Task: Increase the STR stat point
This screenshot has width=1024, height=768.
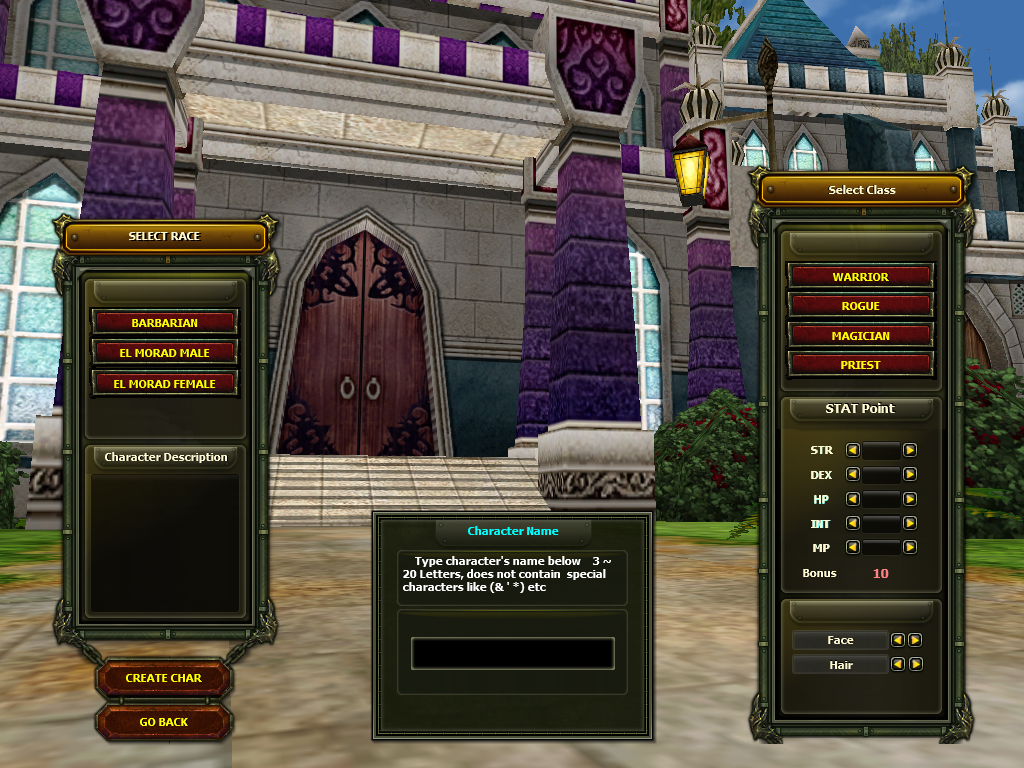Action: tap(910, 450)
